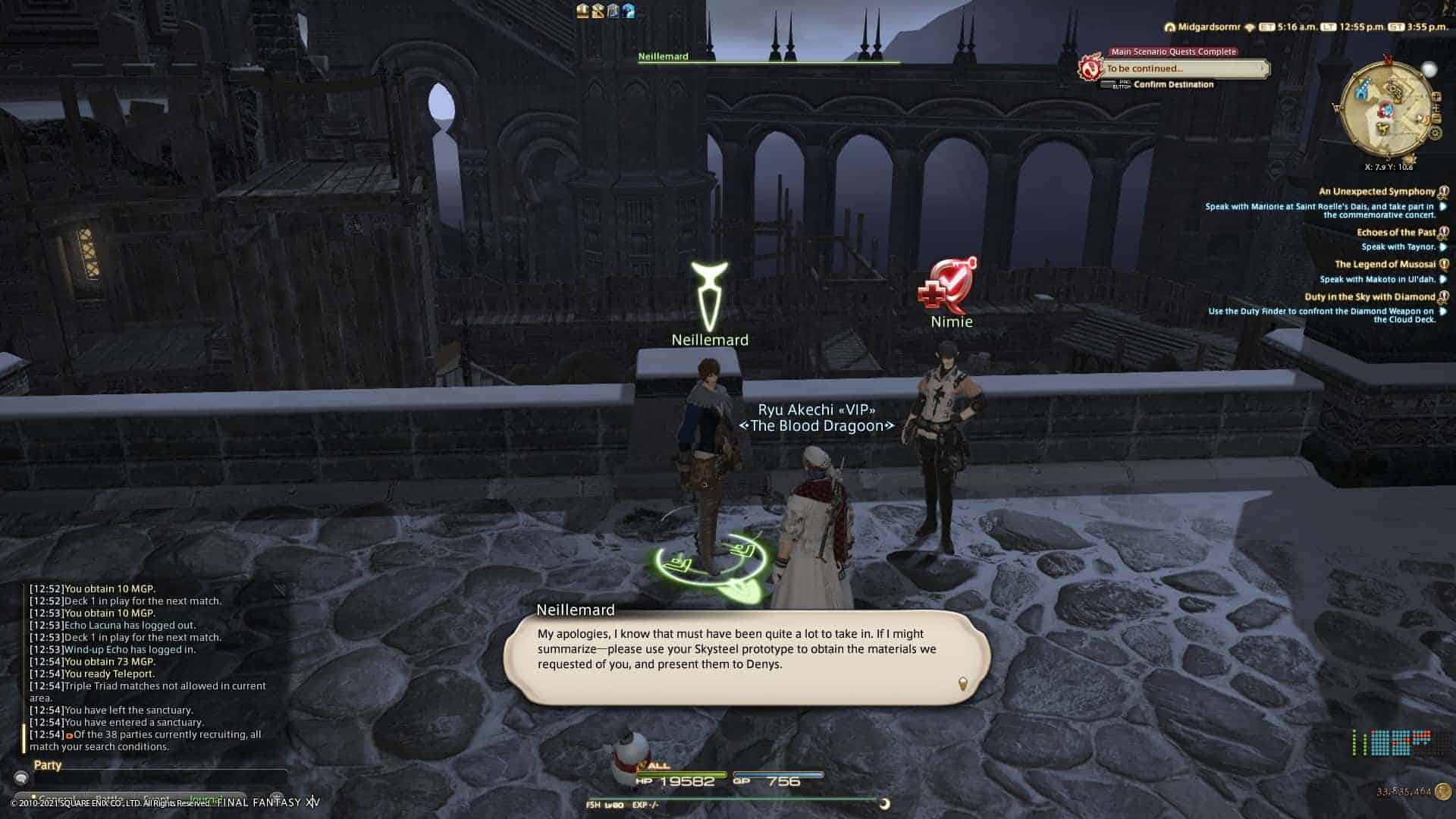Open the Journal chat tab

(205, 798)
